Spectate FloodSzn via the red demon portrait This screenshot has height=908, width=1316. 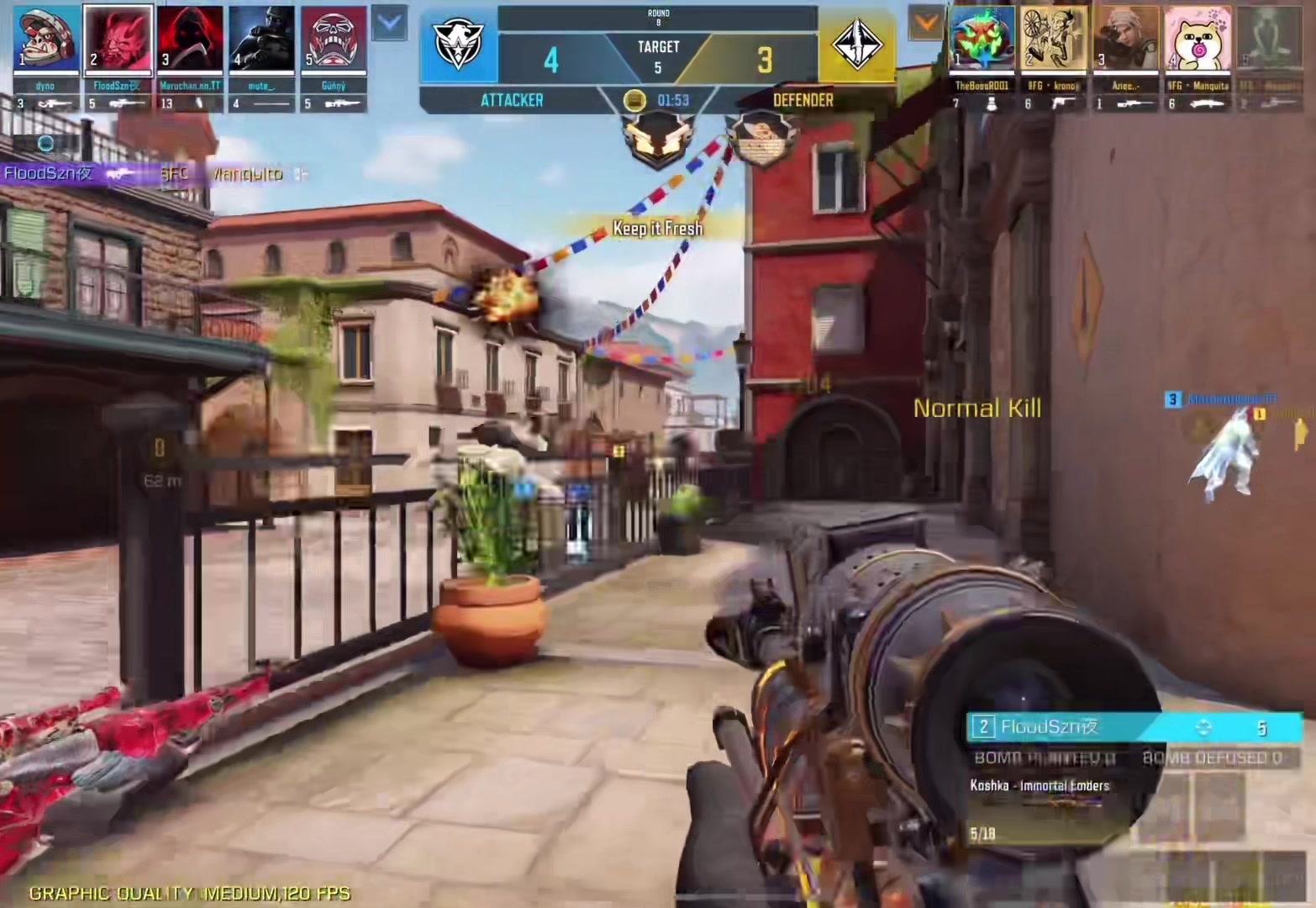[x=118, y=40]
